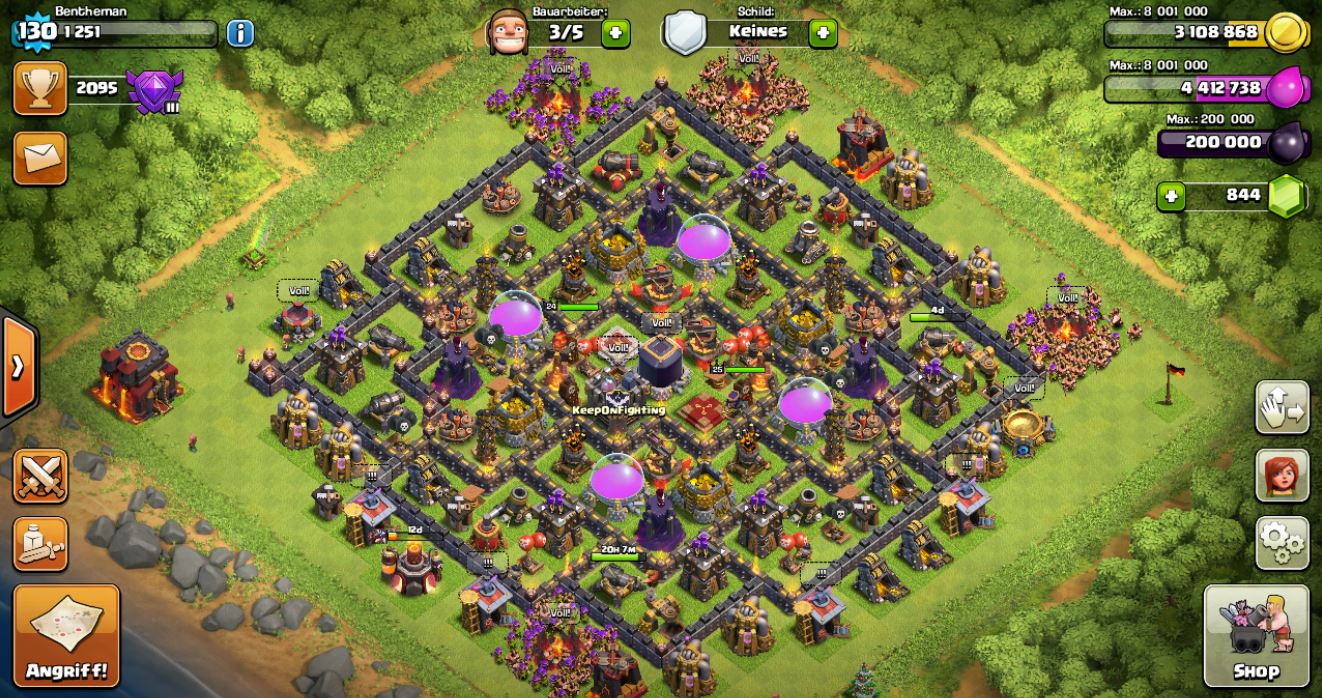Image resolution: width=1322 pixels, height=698 pixels.
Task: Open the army overview button
Action: point(40,543)
